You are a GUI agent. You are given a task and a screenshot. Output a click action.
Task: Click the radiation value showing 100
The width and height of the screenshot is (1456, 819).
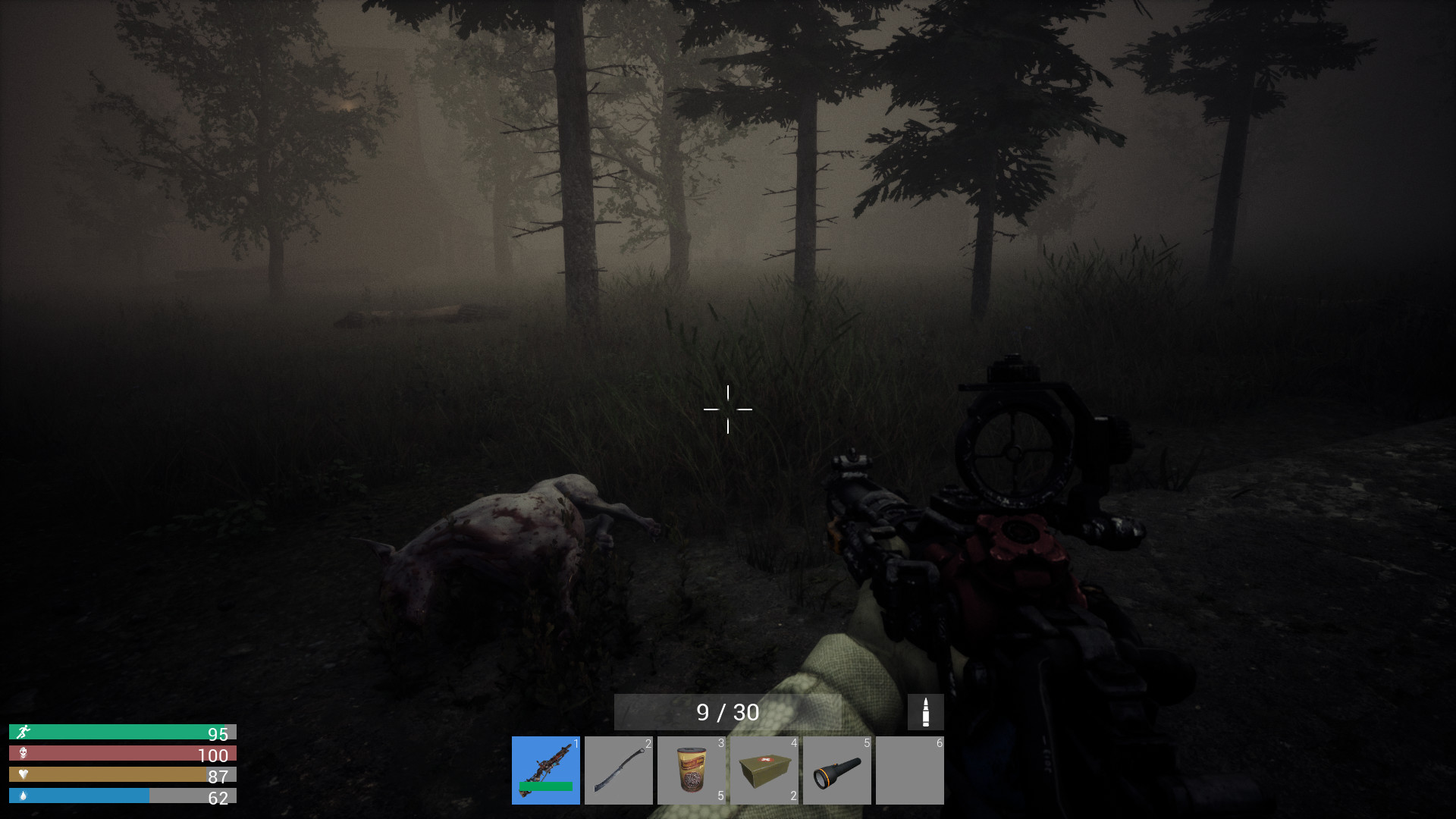215,755
